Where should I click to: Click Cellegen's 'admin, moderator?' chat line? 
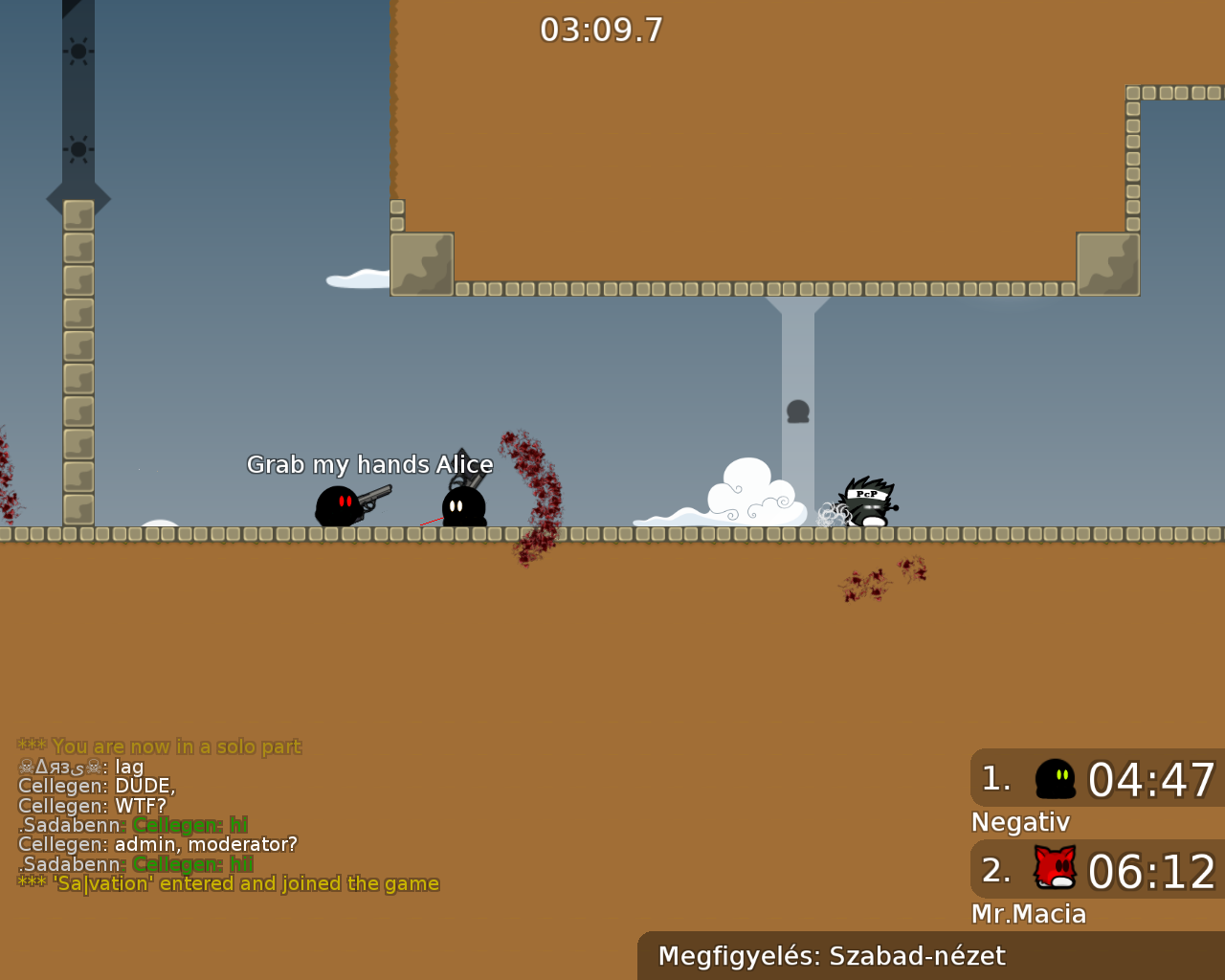158,844
